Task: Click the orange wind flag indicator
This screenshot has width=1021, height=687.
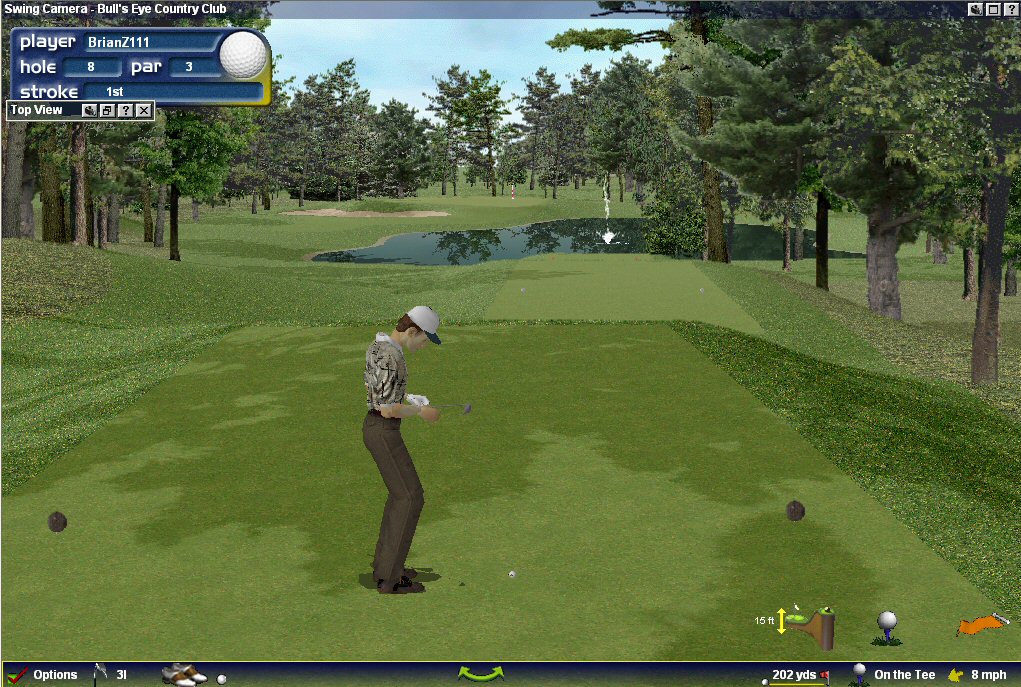Action: click(982, 625)
